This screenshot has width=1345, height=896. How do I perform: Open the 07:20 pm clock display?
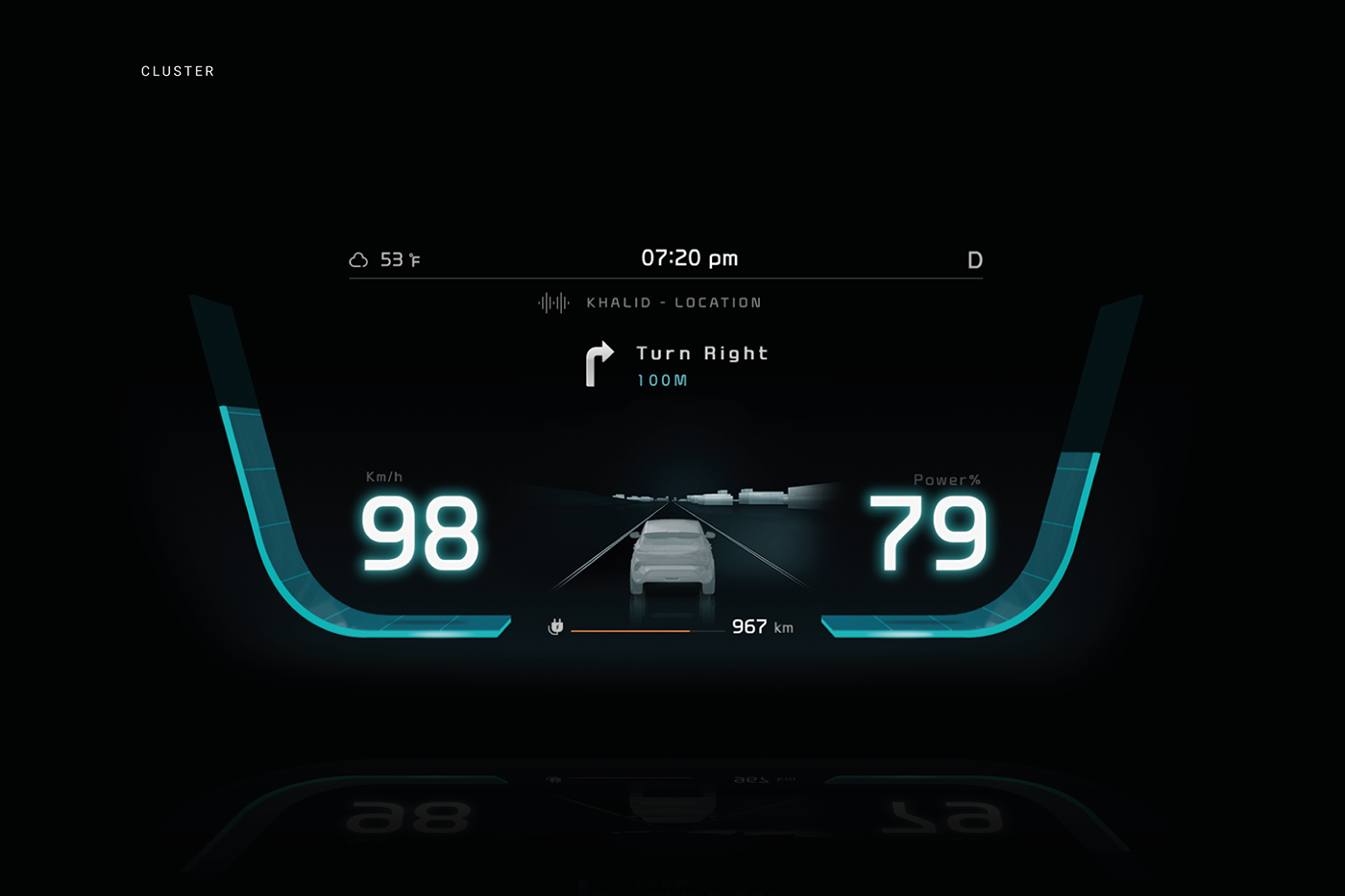click(x=689, y=257)
